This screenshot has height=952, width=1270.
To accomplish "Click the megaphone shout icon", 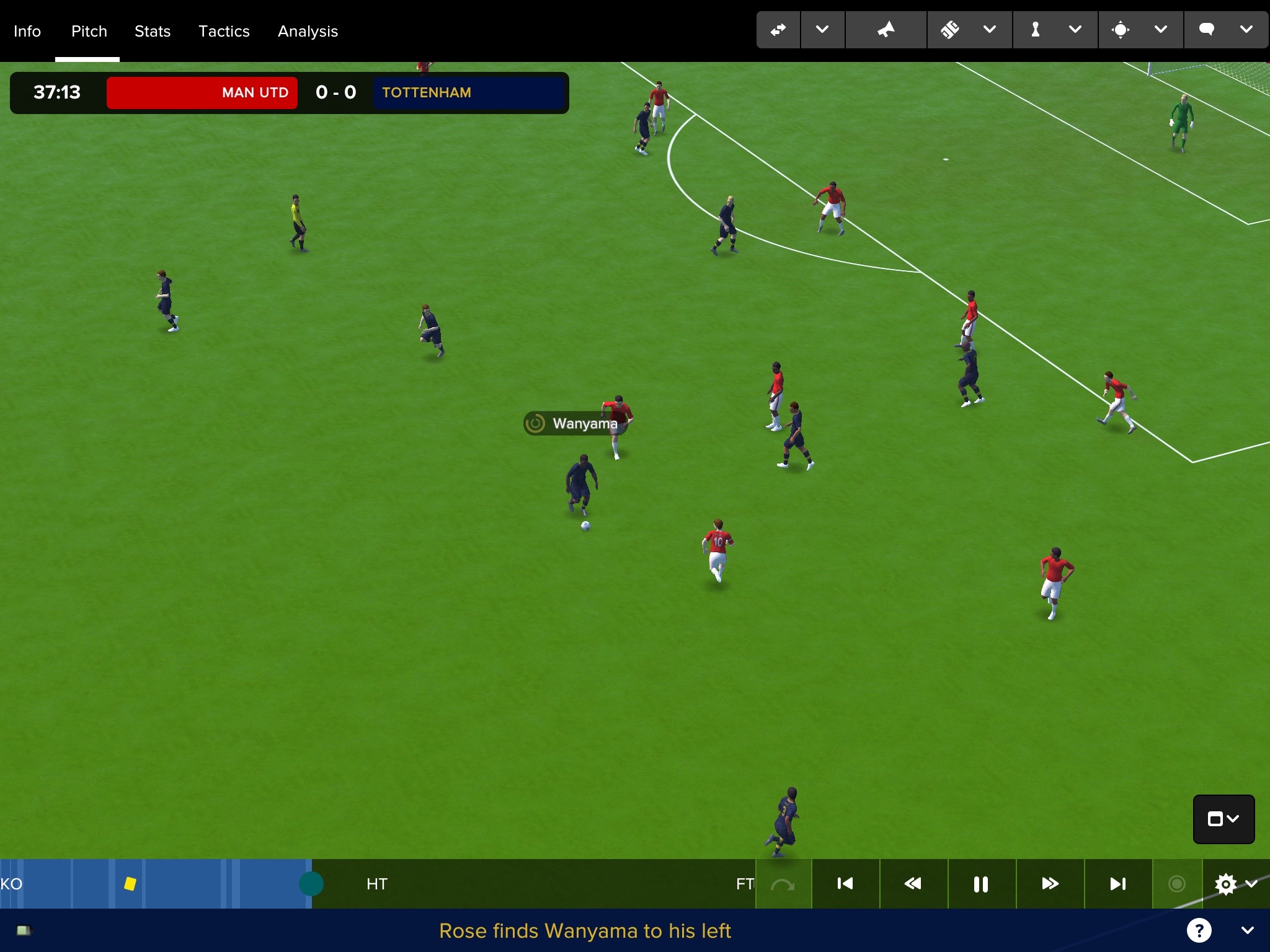I will 886,30.
